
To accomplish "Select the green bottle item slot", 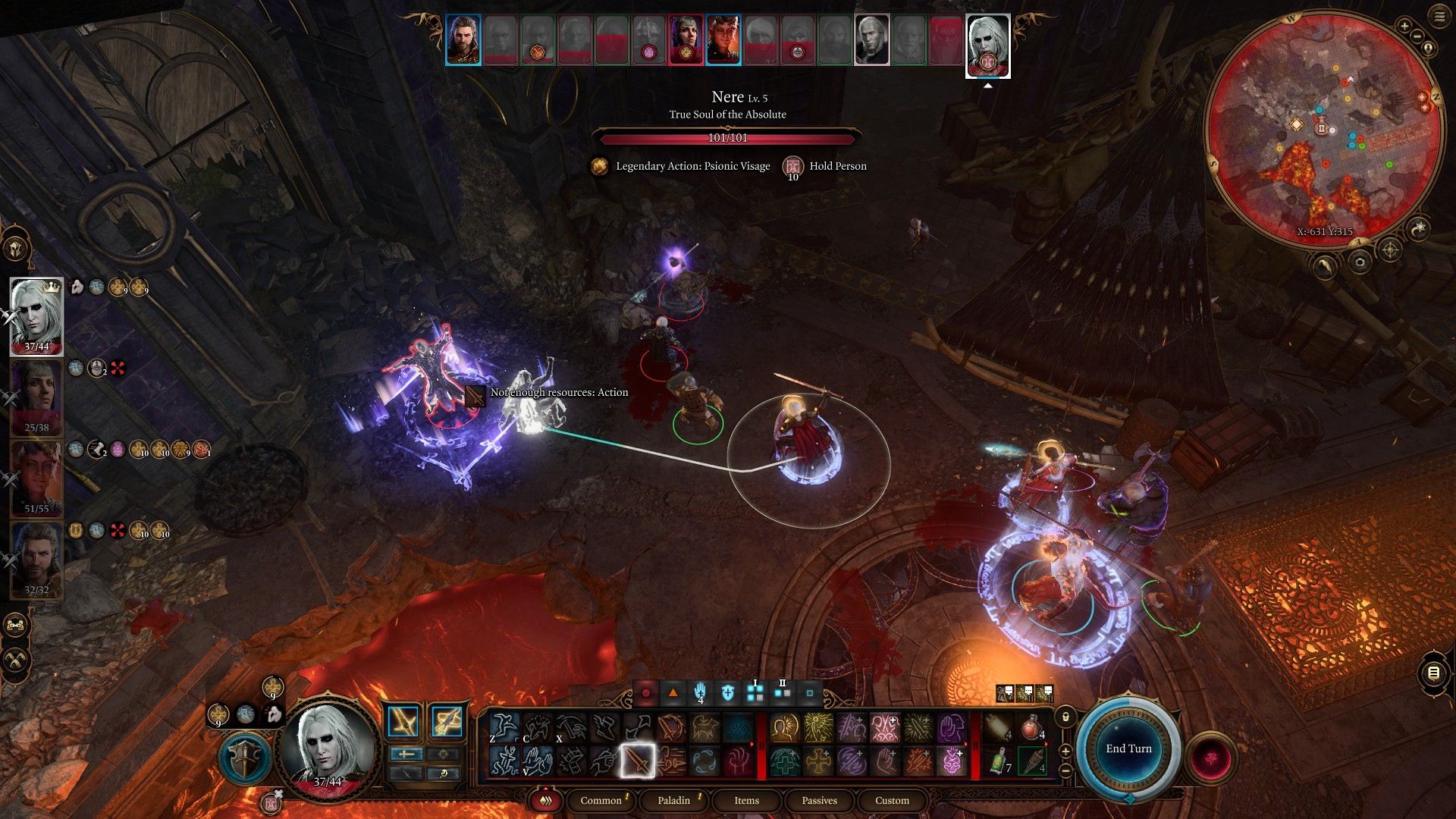I will pyautogui.click(x=999, y=761).
